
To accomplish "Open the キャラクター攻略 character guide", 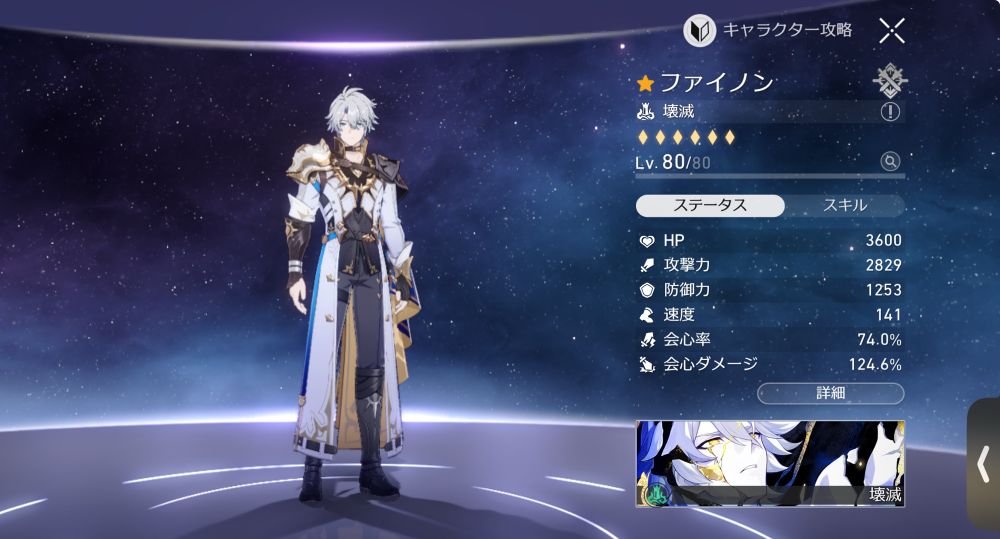I will coord(768,30).
